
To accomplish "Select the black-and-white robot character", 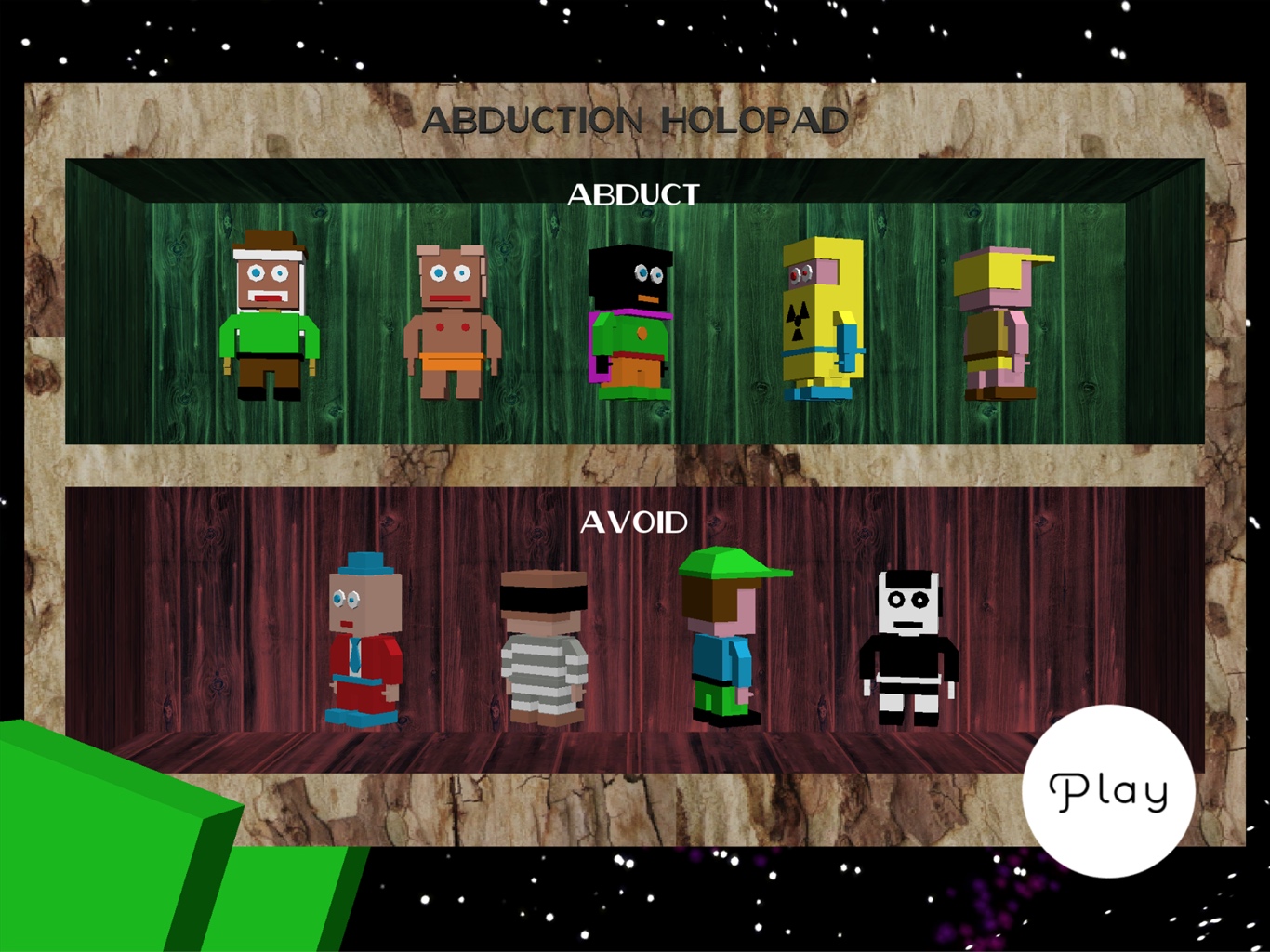I will click(x=909, y=641).
